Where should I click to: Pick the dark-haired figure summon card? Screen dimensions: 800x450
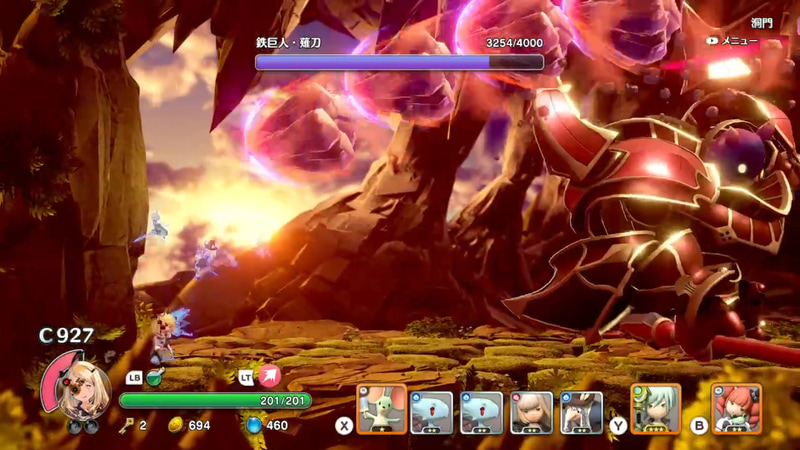click(x=581, y=411)
